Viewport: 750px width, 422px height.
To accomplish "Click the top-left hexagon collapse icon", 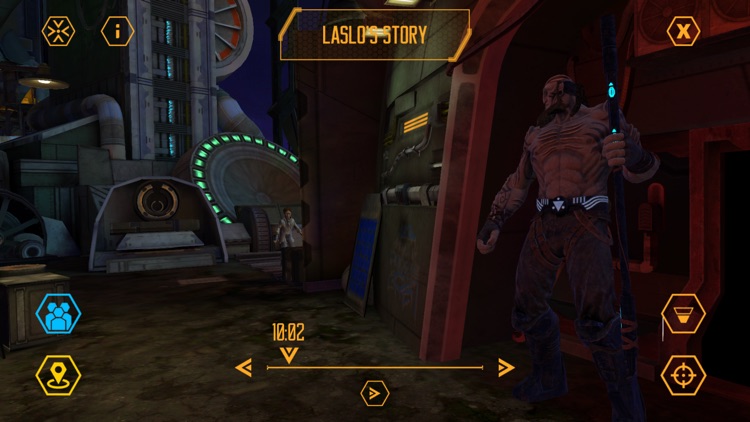I will pyautogui.click(x=58, y=31).
